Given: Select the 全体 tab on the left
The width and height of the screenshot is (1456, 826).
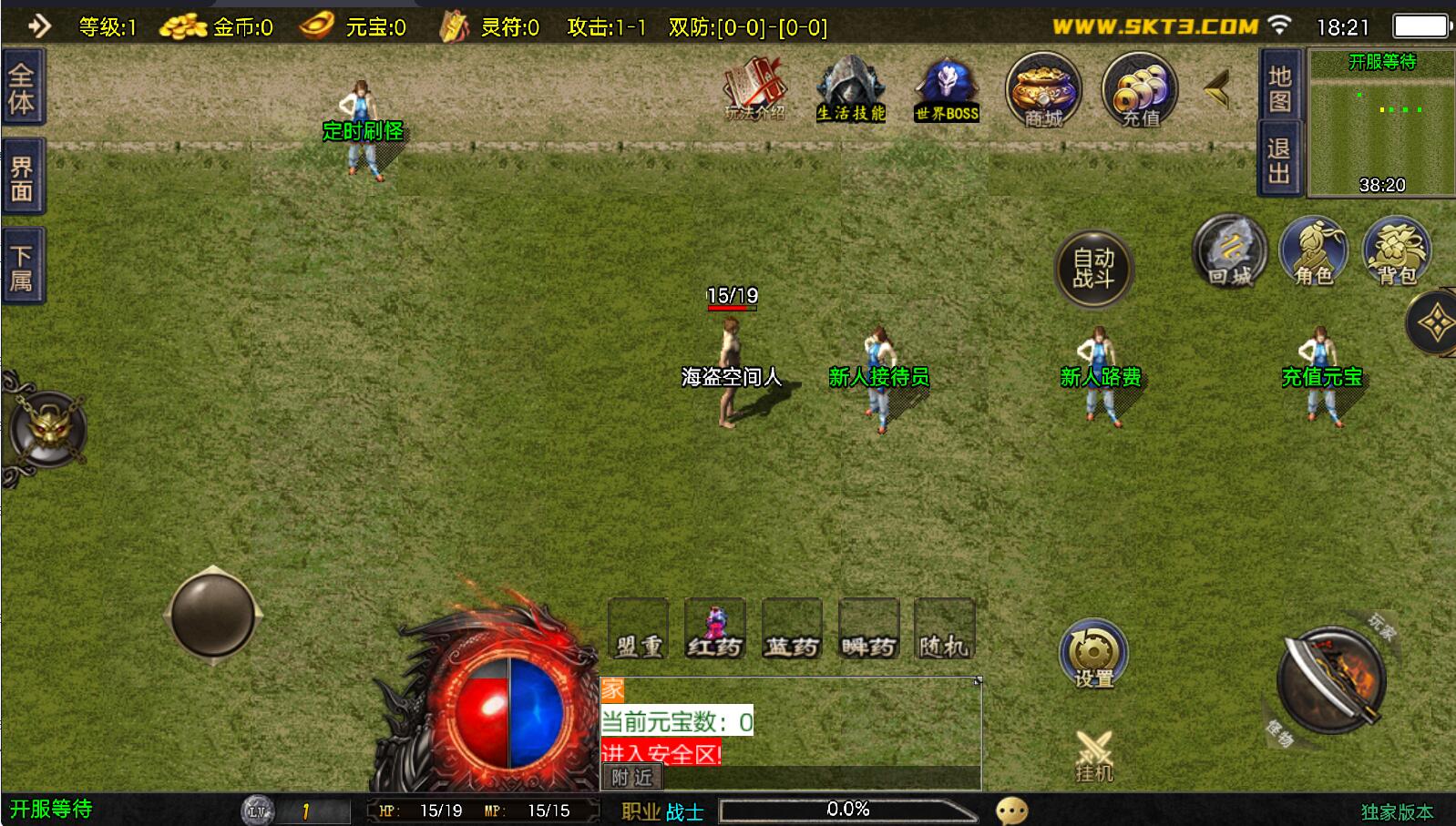Looking at the screenshot, I should [22, 88].
